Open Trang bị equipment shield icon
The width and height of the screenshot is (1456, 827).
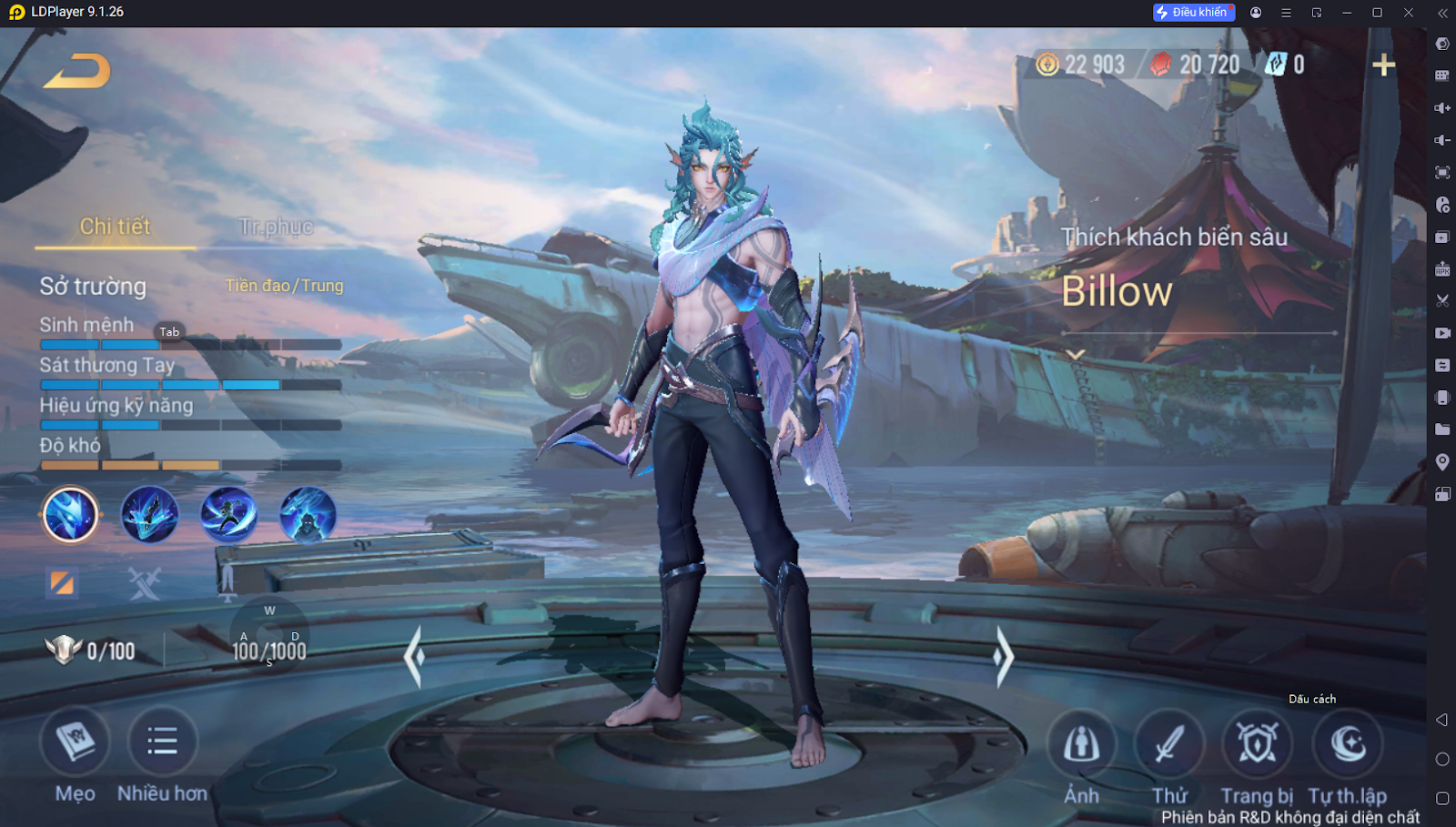[x=1257, y=744]
